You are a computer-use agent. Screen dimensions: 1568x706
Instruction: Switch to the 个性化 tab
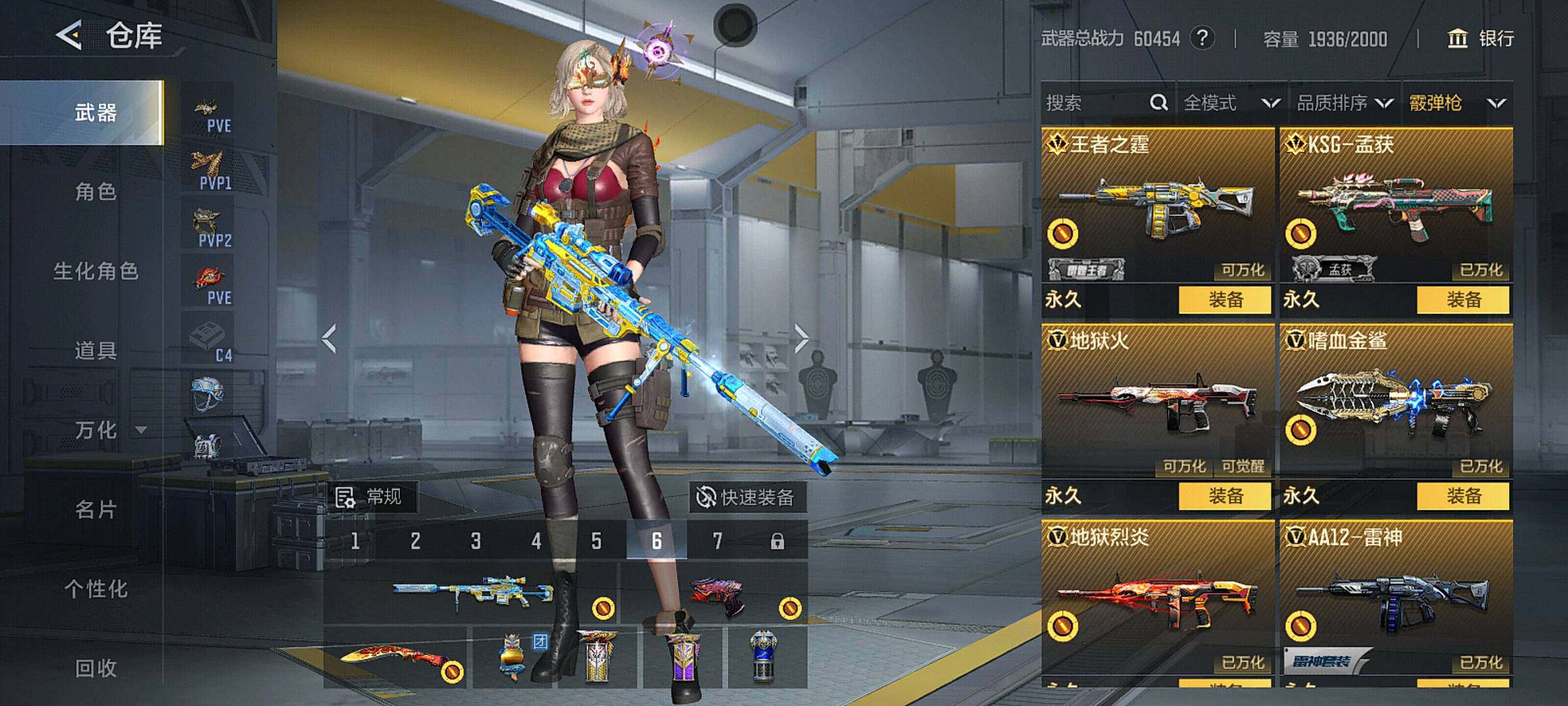coord(95,589)
